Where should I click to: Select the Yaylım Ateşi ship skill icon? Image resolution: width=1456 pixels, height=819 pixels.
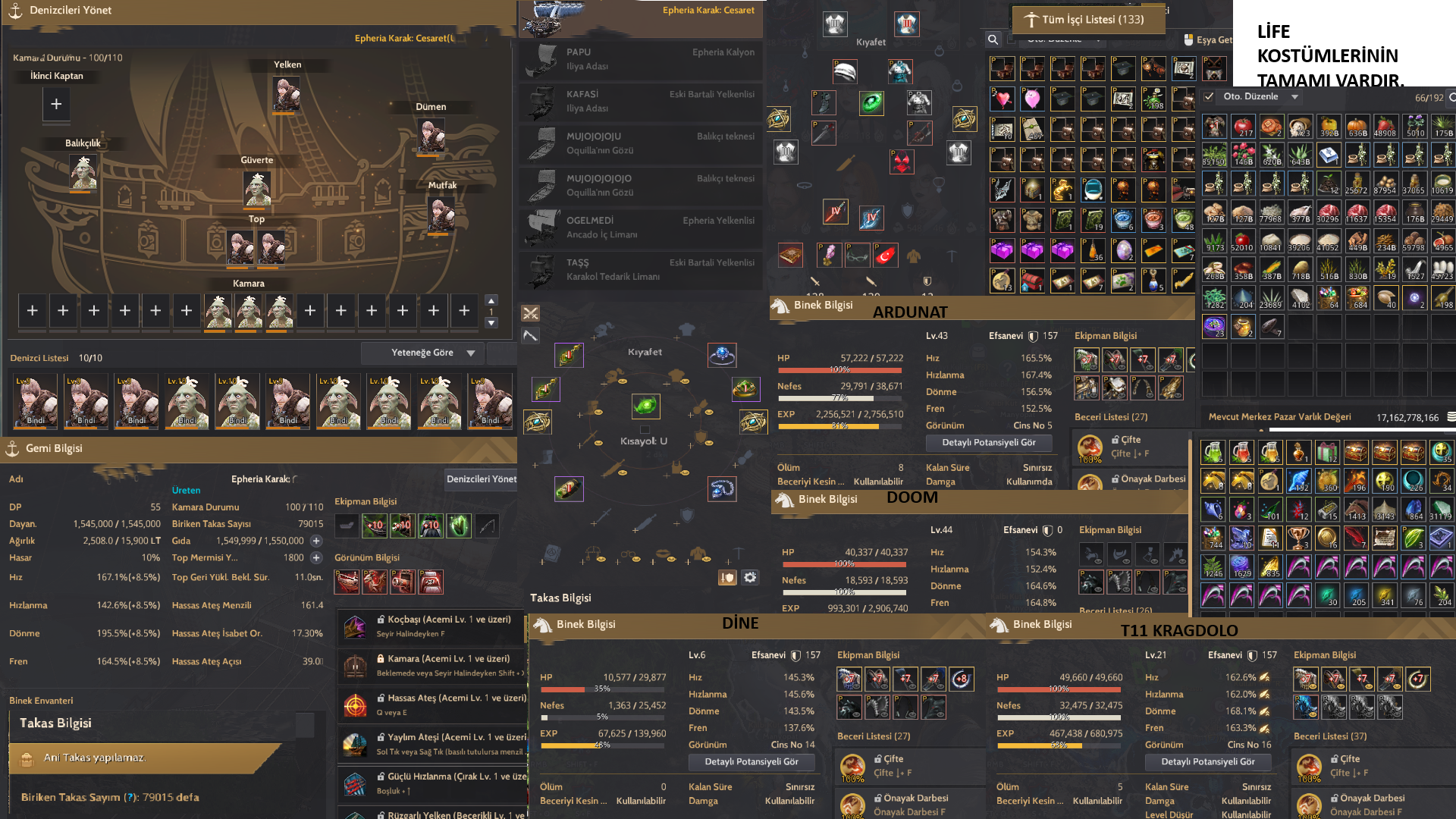pyautogui.click(x=354, y=744)
